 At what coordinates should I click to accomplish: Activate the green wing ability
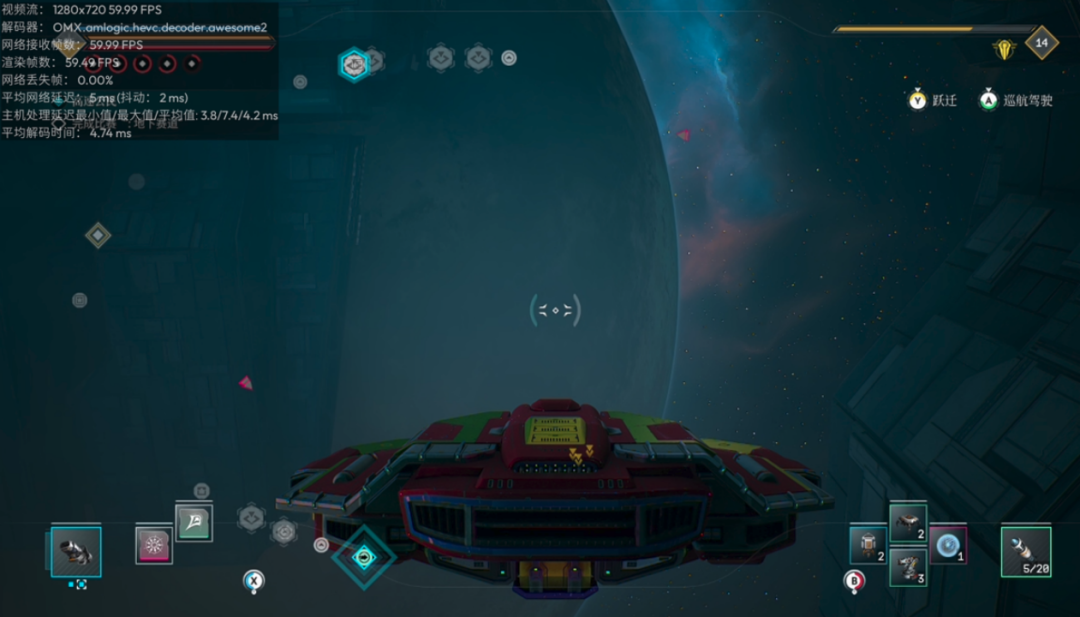(194, 522)
